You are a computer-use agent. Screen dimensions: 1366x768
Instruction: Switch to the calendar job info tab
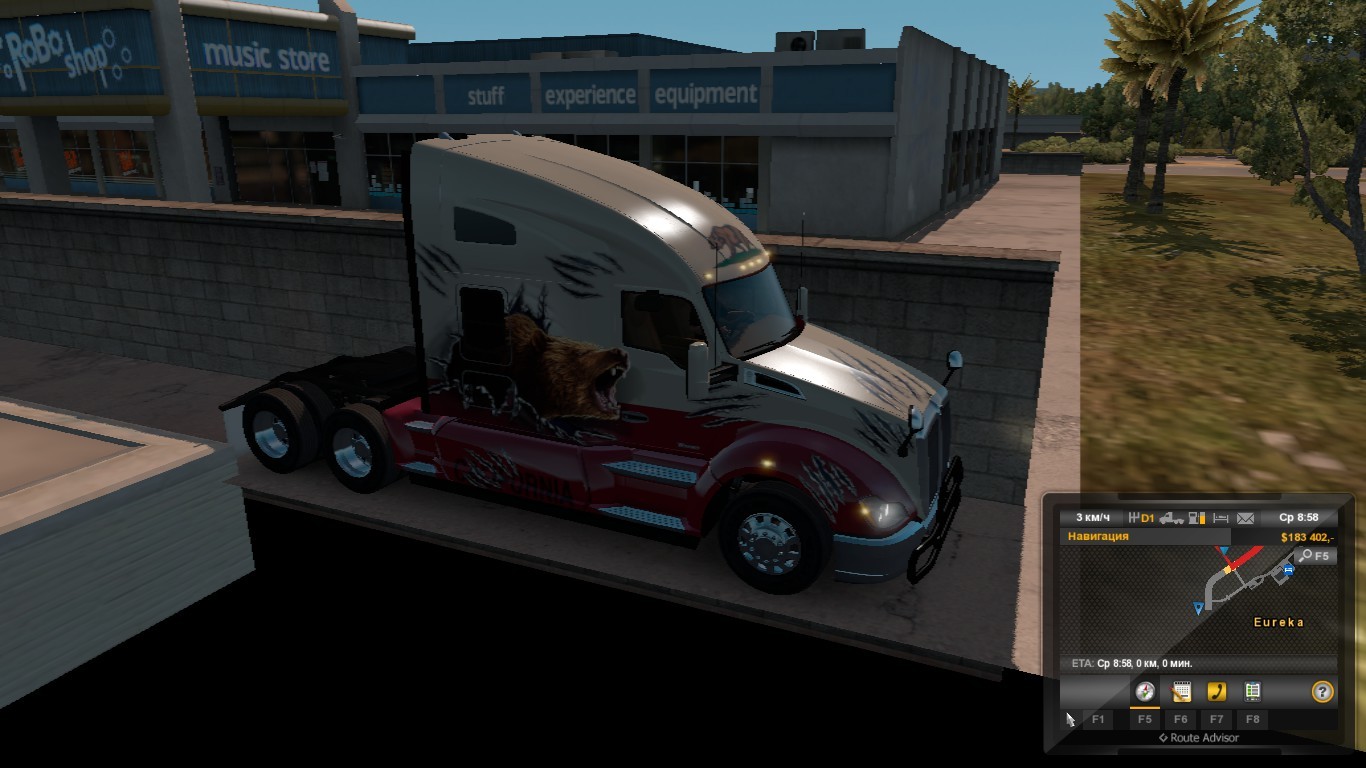pyautogui.click(x=1181, y=691)
